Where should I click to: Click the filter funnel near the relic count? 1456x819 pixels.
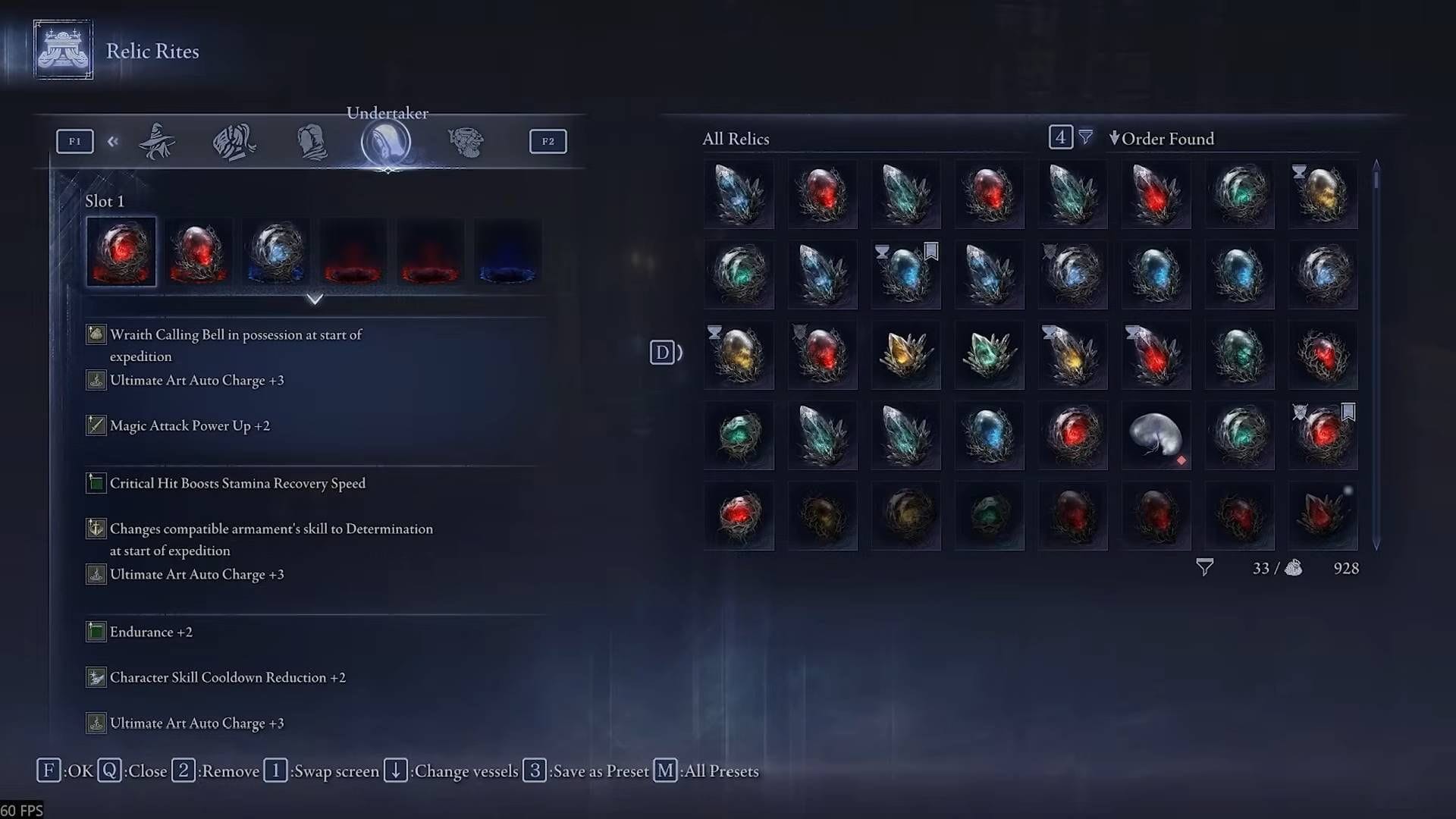(1204, 567)
